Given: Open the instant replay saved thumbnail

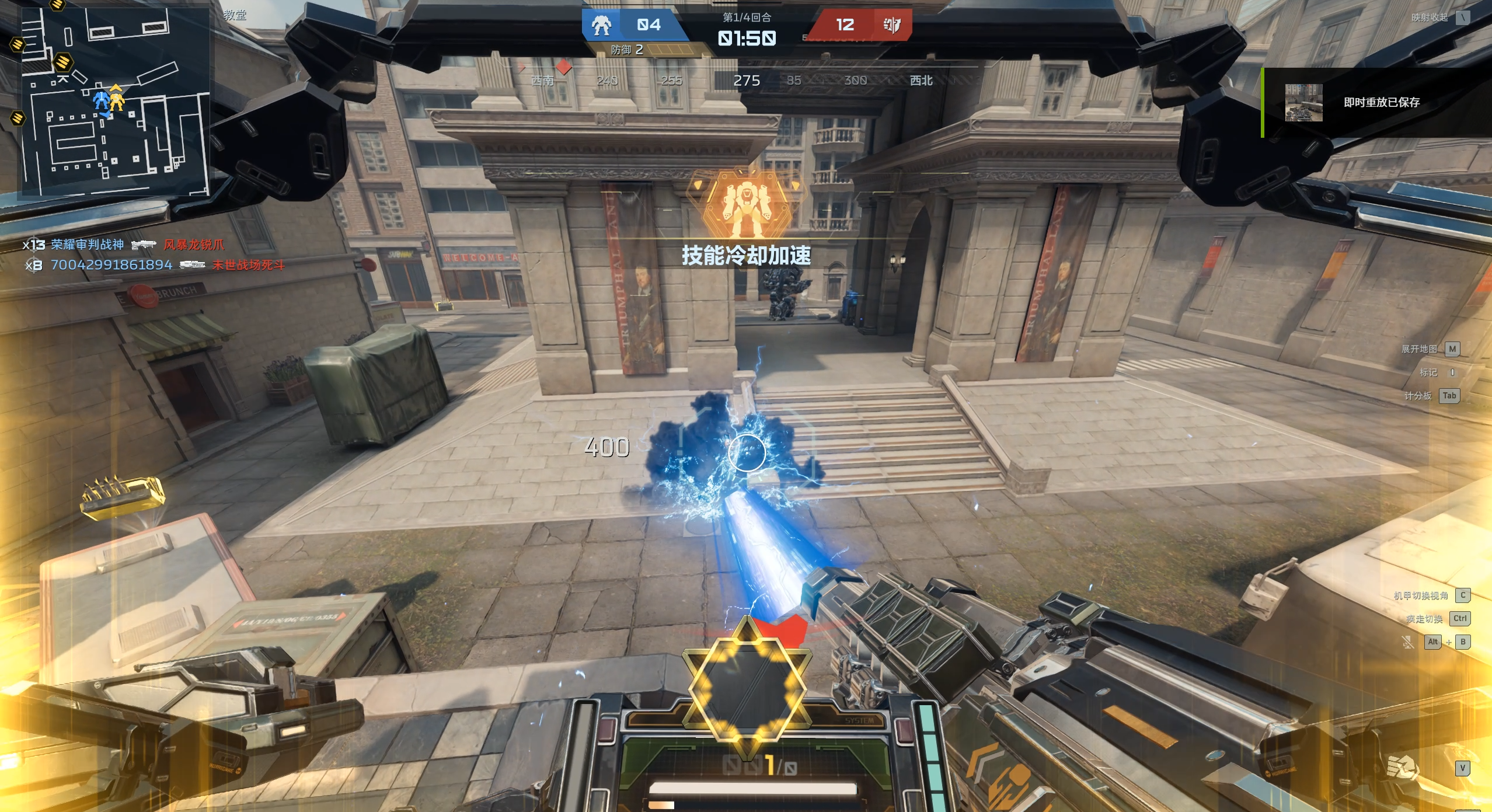Looking at the screenshot, I should pos(1303,103).
